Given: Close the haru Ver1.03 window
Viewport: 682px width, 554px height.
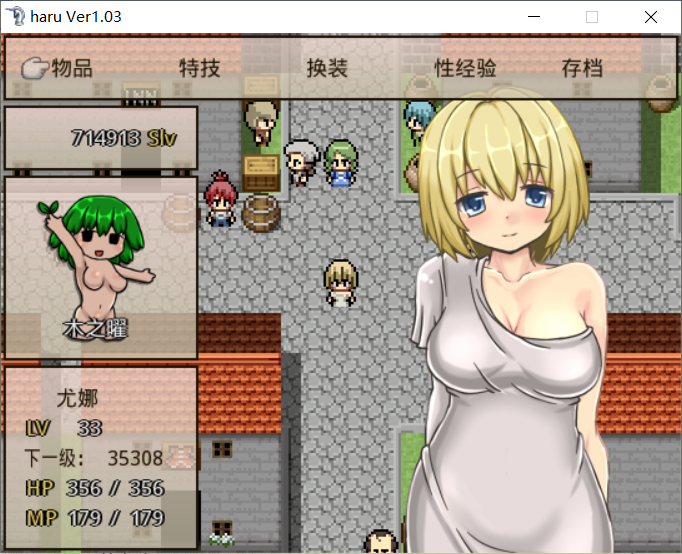Looking at the screenshot, I should 651,17.
